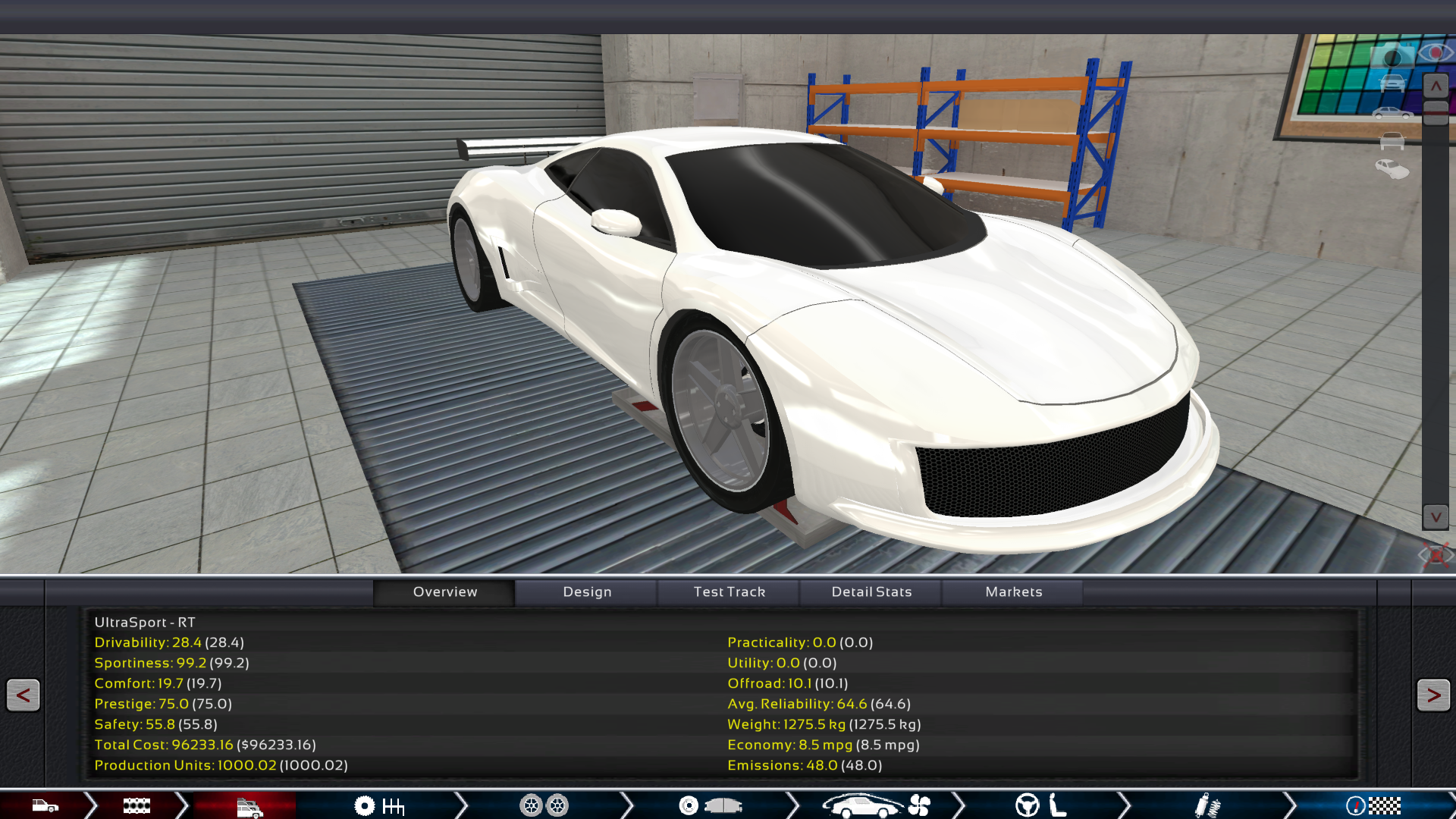
Task: Go to previous step with left arrow
Action: [23, 695]
